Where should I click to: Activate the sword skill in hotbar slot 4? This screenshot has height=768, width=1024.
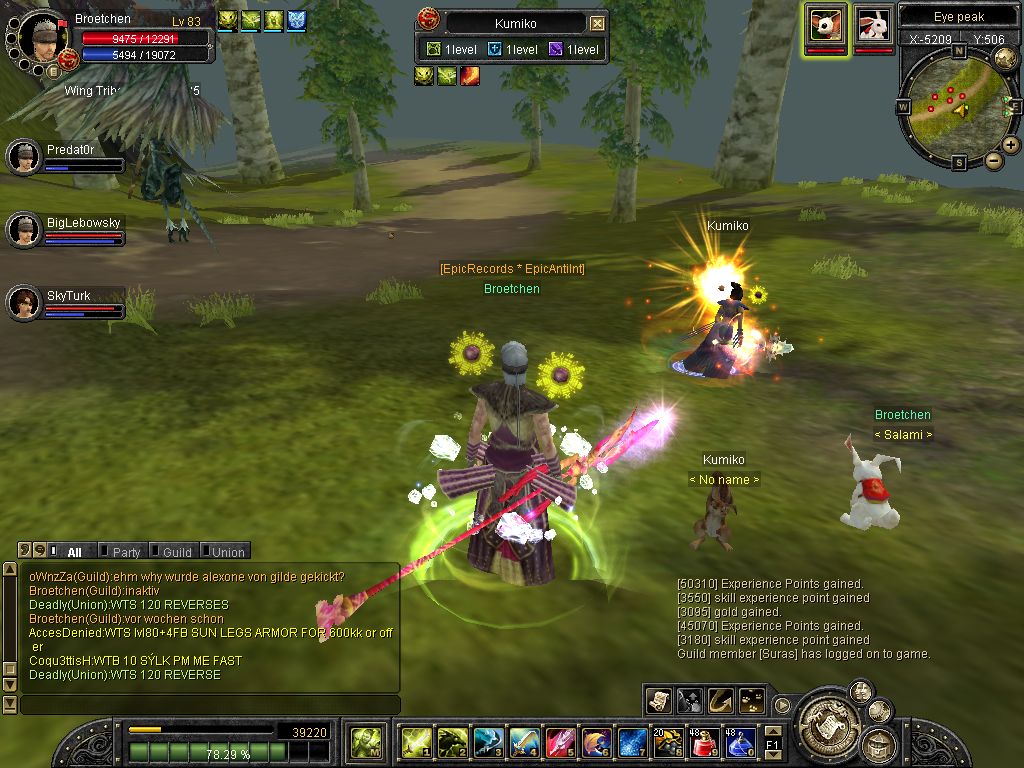pos(524,743)
